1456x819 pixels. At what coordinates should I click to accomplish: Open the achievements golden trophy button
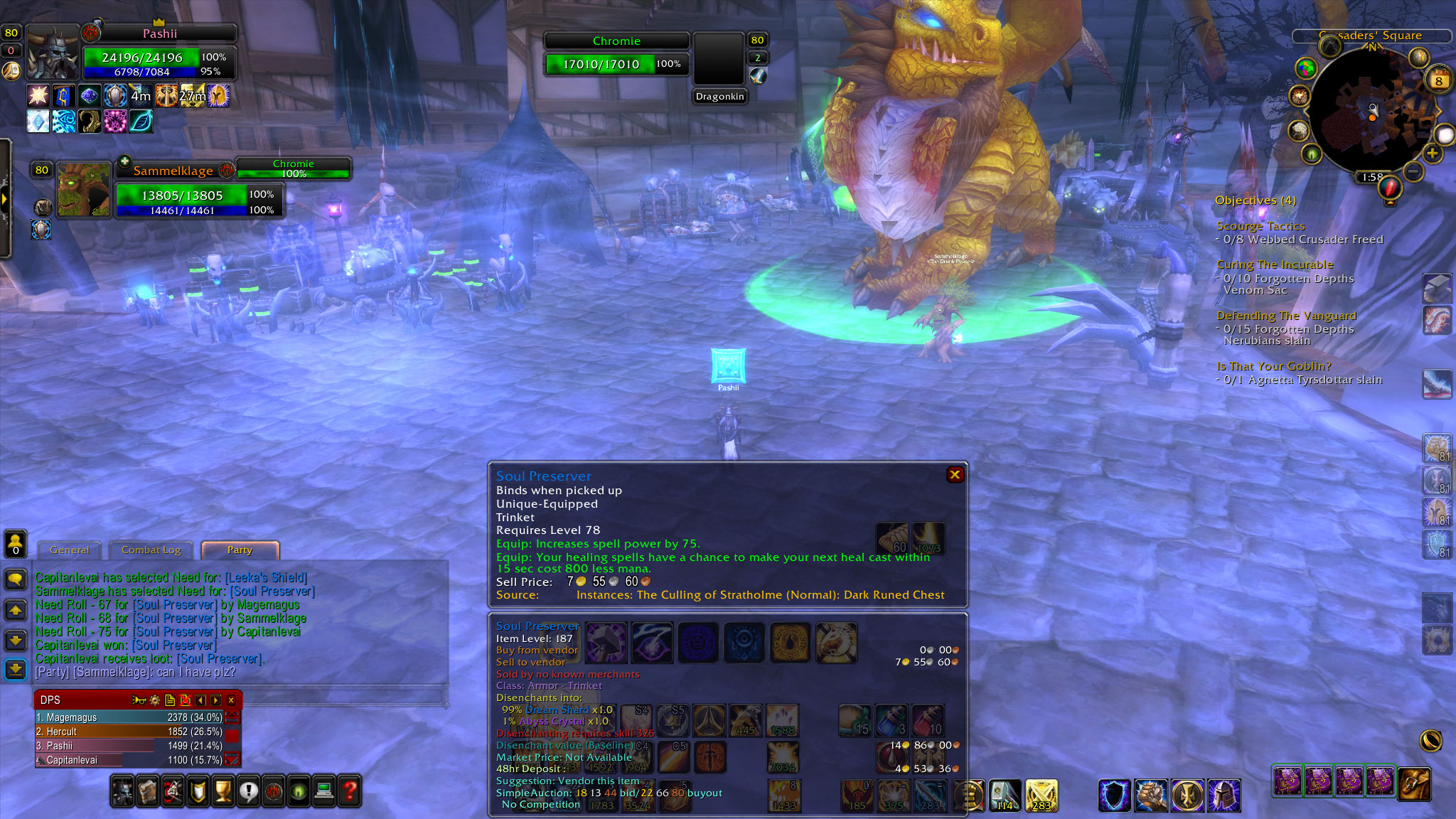[x=223, y=791]
